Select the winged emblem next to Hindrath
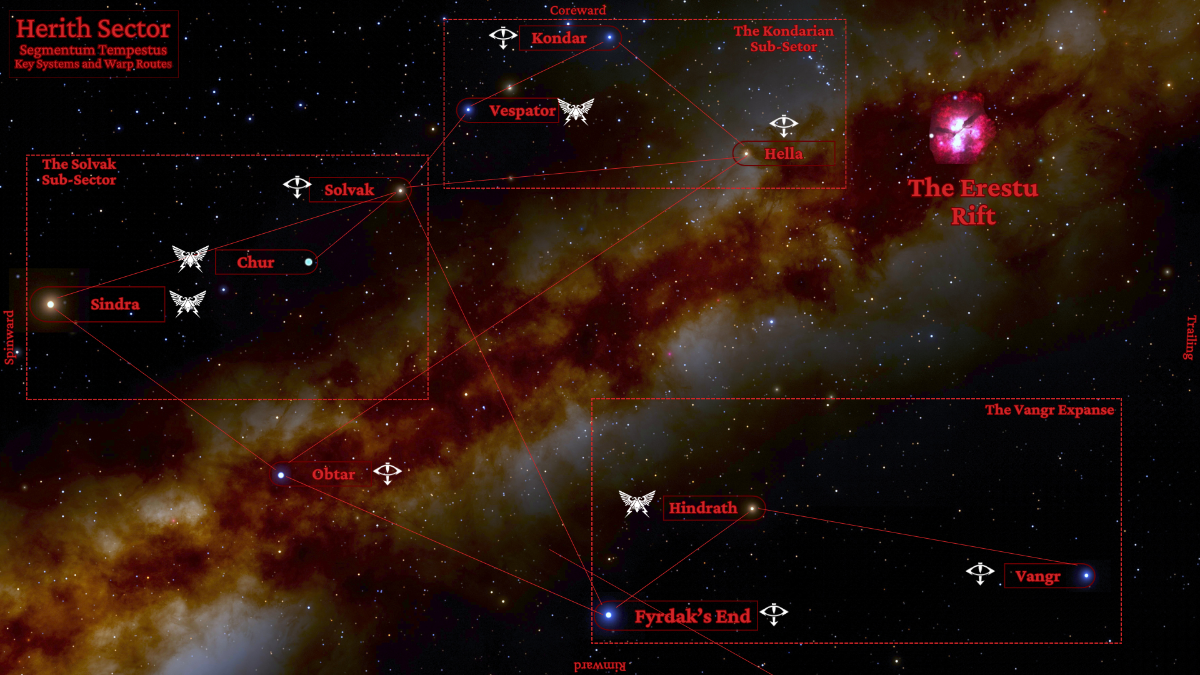Image resolution: width=1200 pixels, height=675 pixels. tap(637, 503)
